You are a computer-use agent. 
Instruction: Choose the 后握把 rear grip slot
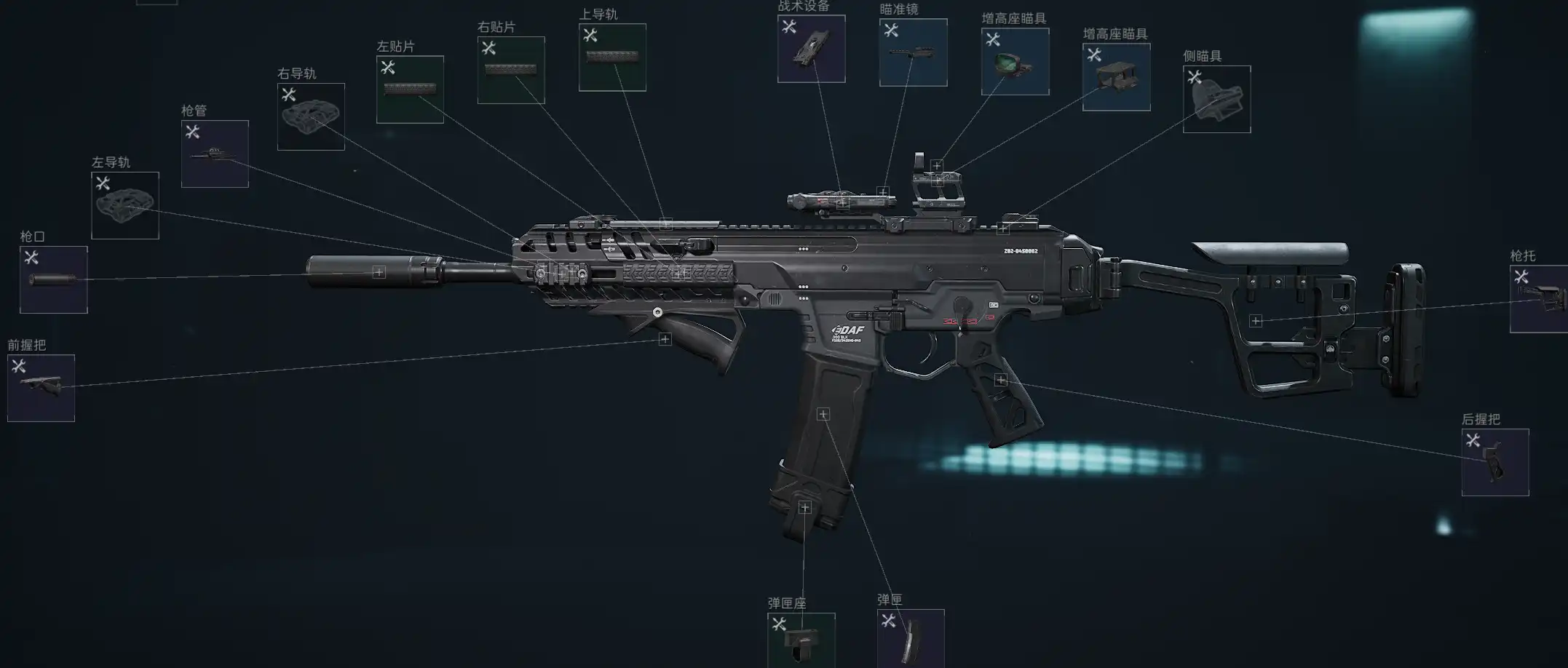[1494, 462]
